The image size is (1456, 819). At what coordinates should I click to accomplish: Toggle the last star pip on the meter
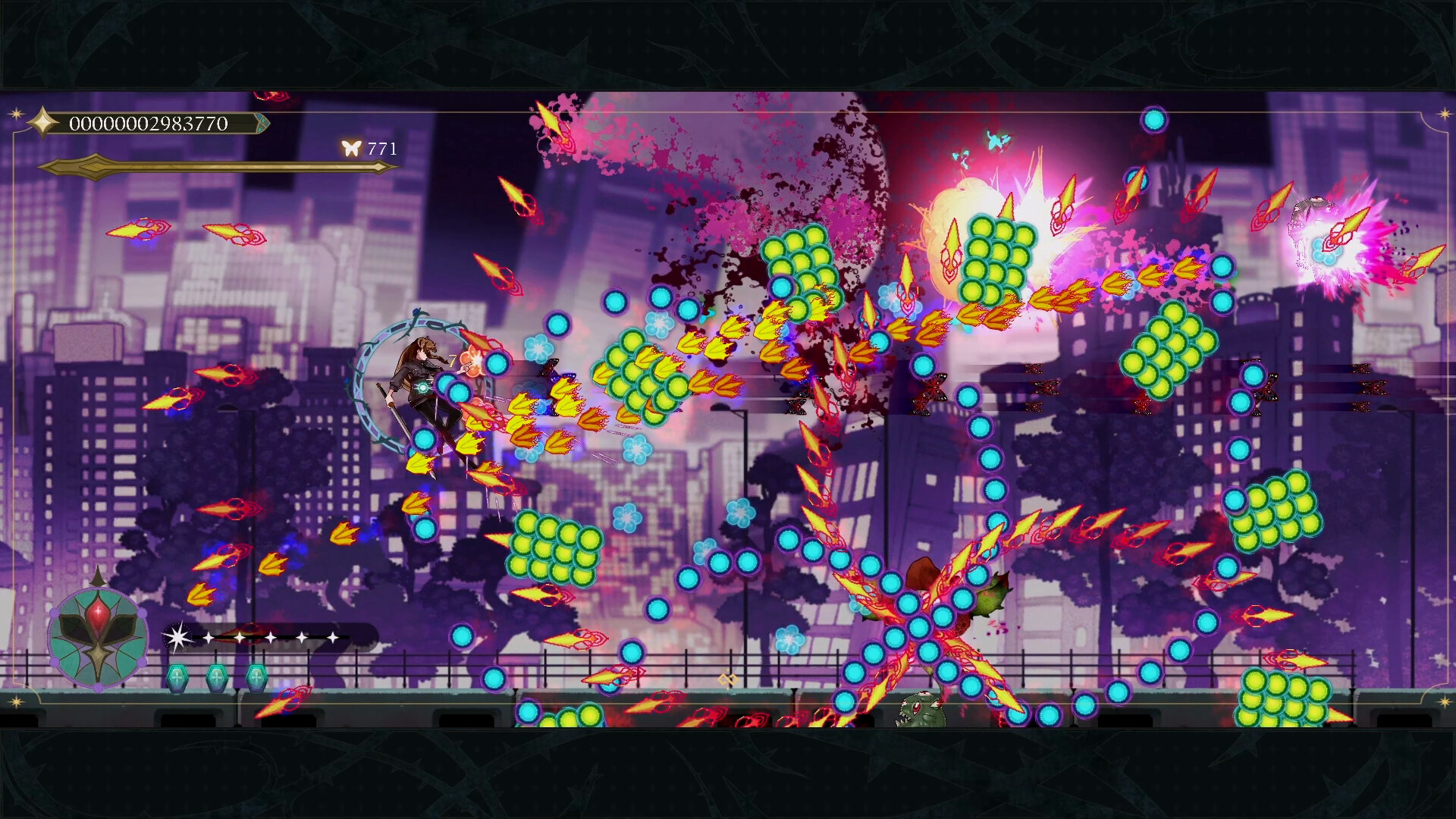coord(334,637)
